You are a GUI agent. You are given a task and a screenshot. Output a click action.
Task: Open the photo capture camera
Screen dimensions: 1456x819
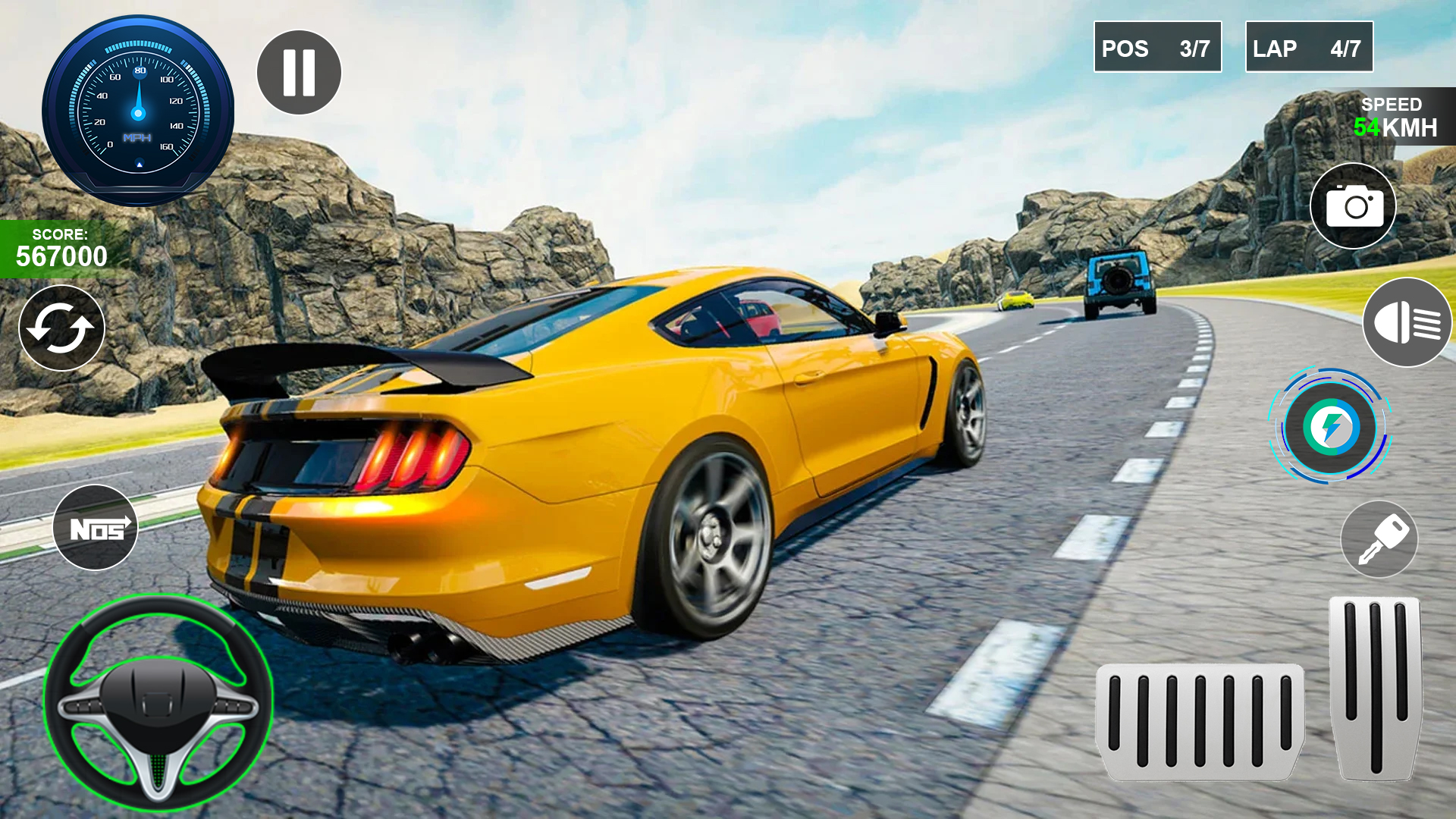(1352, 206)
